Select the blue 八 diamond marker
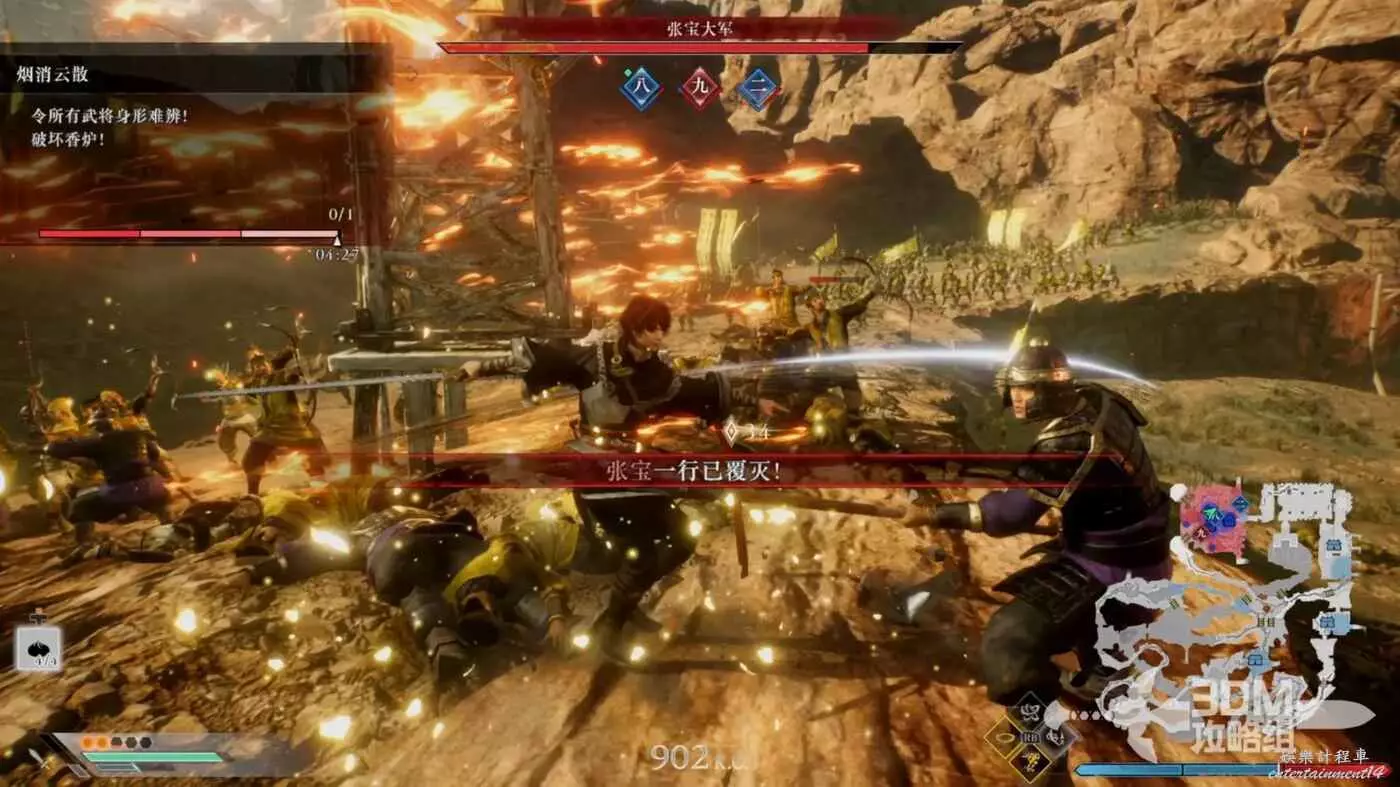1400x787 pixels. point(640,88)
